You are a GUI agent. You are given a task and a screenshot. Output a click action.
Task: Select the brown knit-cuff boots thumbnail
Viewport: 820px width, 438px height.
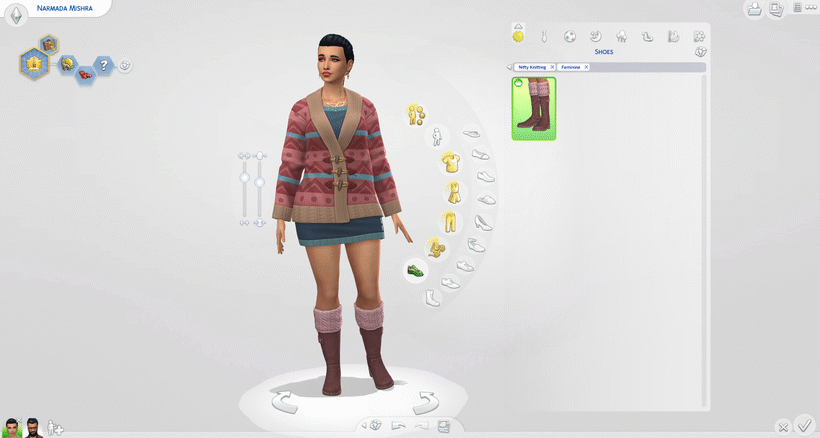pos(534,109)
